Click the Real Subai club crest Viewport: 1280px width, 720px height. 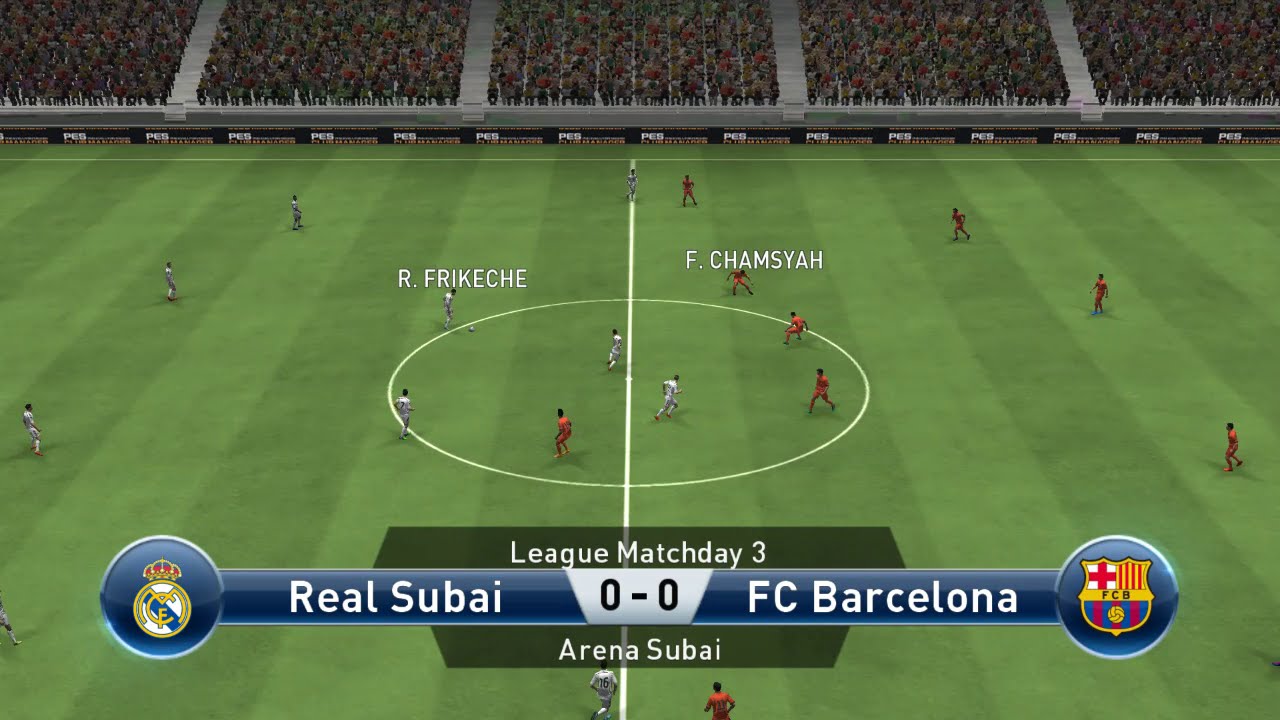tap(160, 595)
